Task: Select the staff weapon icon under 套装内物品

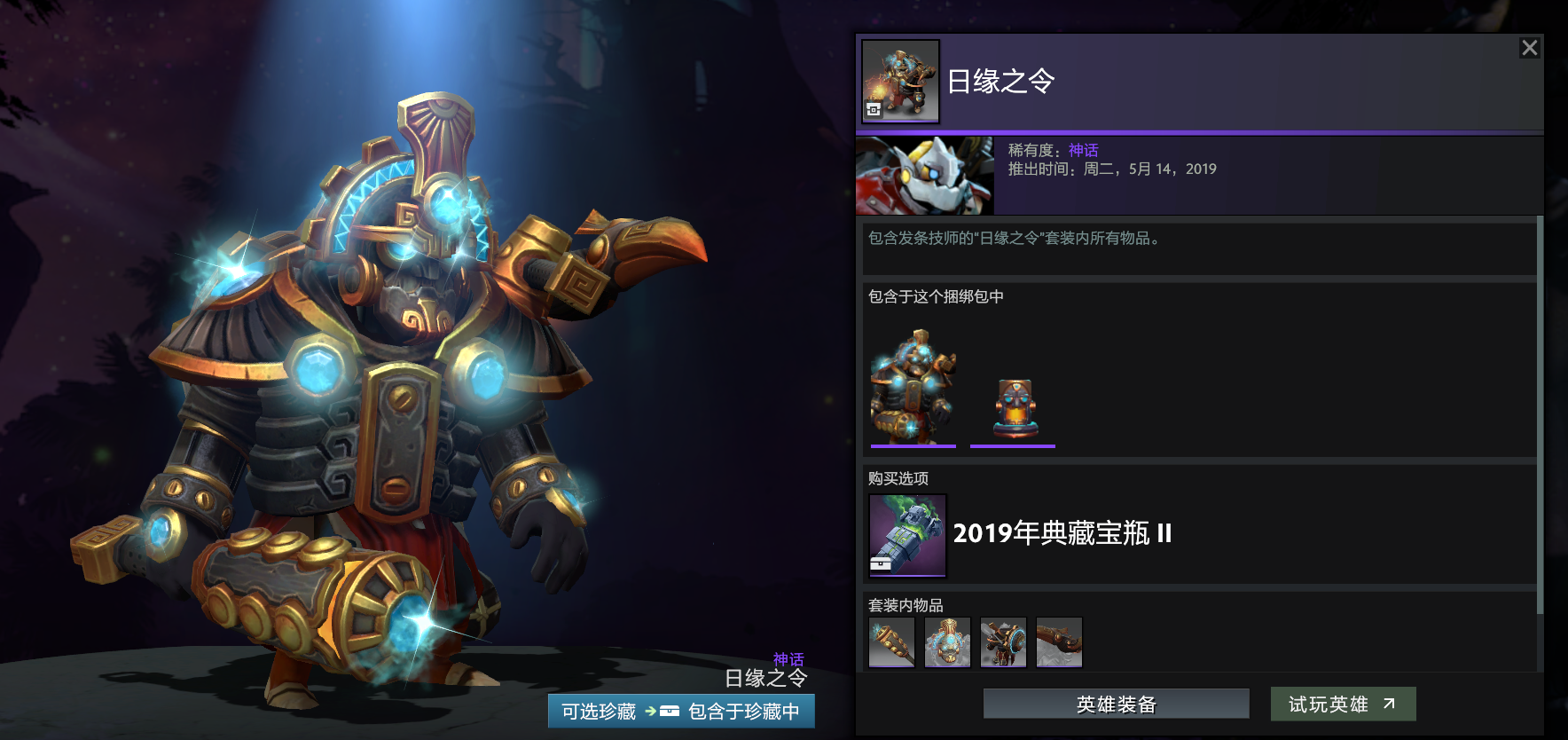Action: point(891,642)
